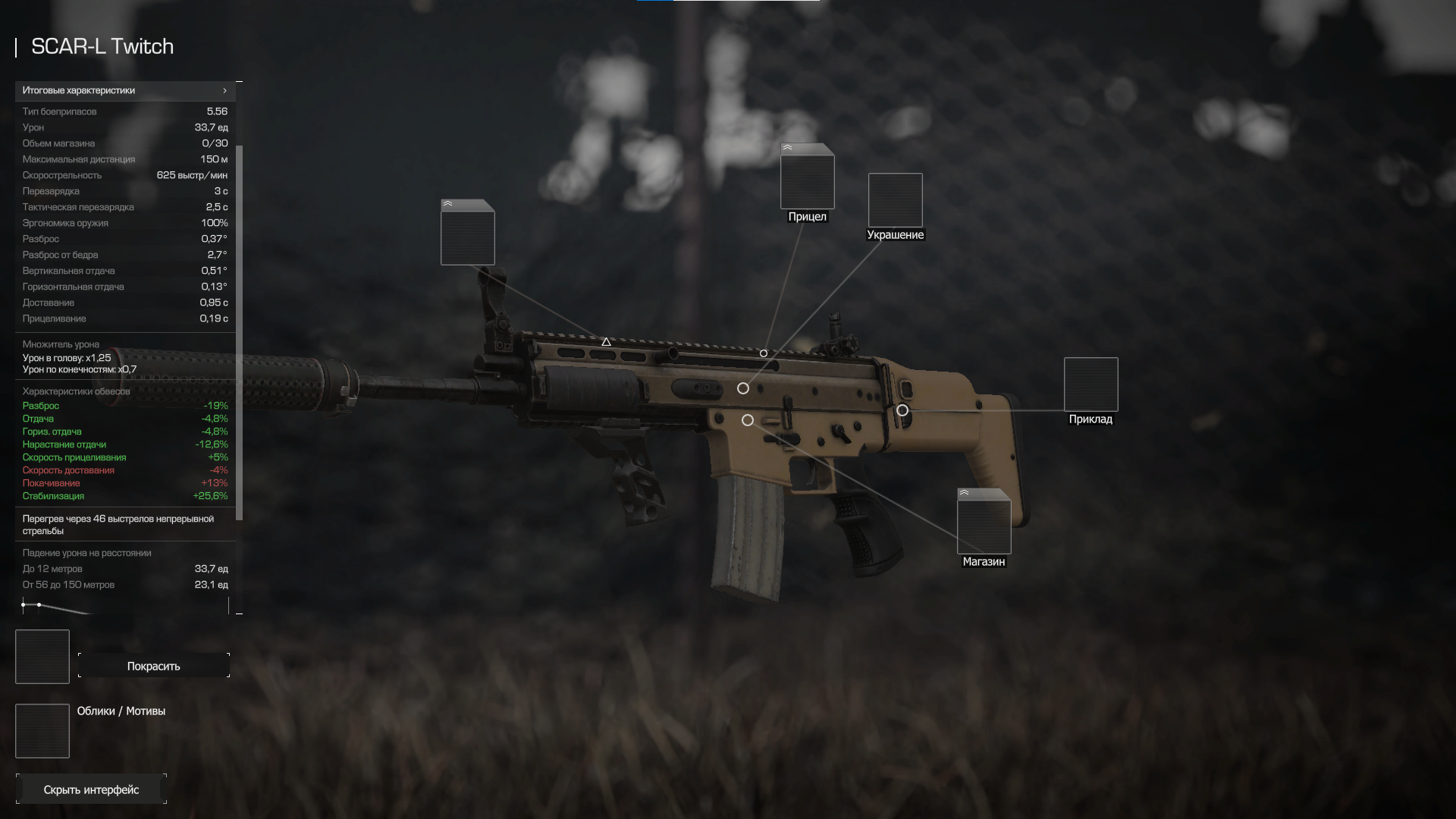The height and width of the screenshot is (819, 1456).
Task: Hide the interface with Скрыть интерфейс
Action: tap(91, 789)
